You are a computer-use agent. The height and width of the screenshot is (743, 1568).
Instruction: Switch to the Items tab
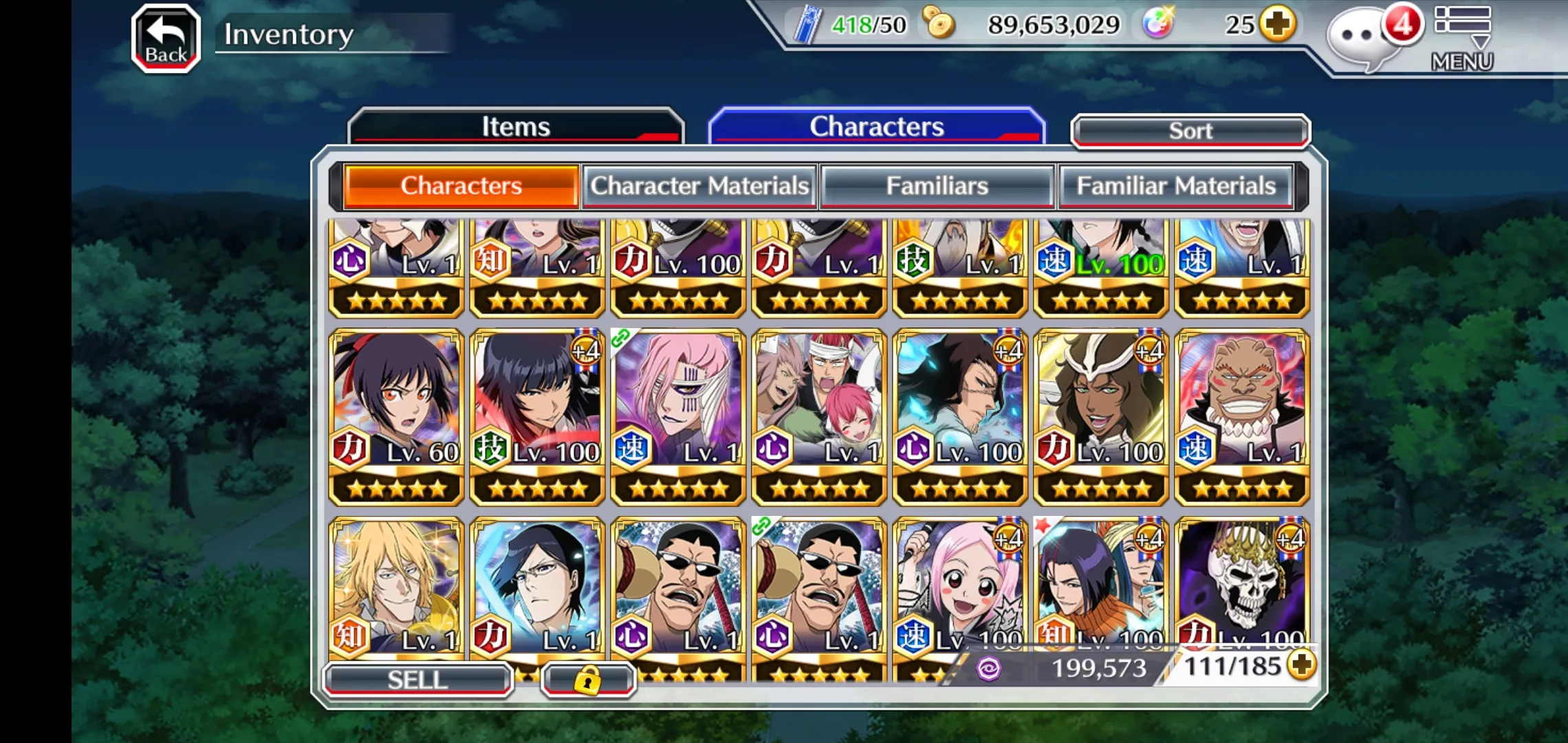click(x=516, y=127)
